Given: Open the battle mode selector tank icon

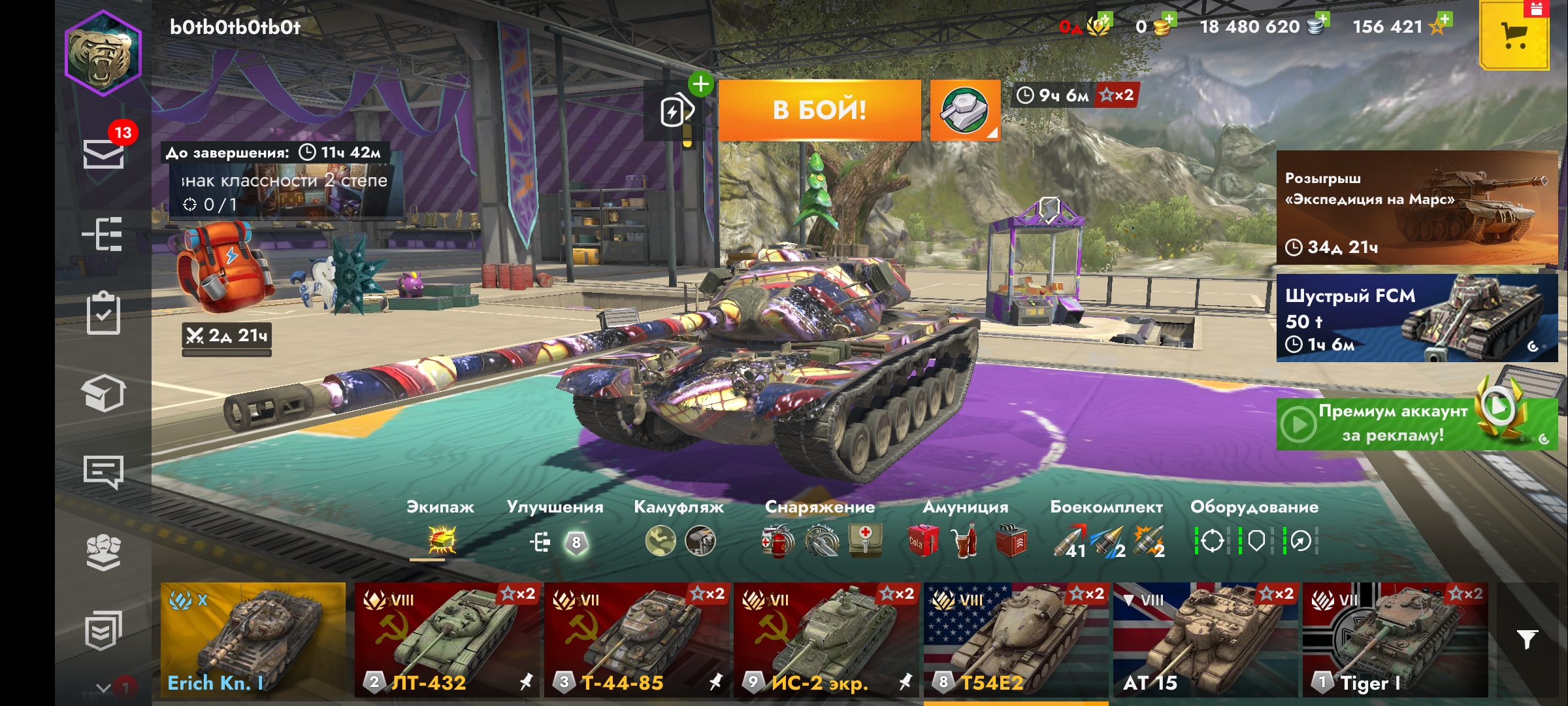Looking at the screenshot, I should pos(964,110).
